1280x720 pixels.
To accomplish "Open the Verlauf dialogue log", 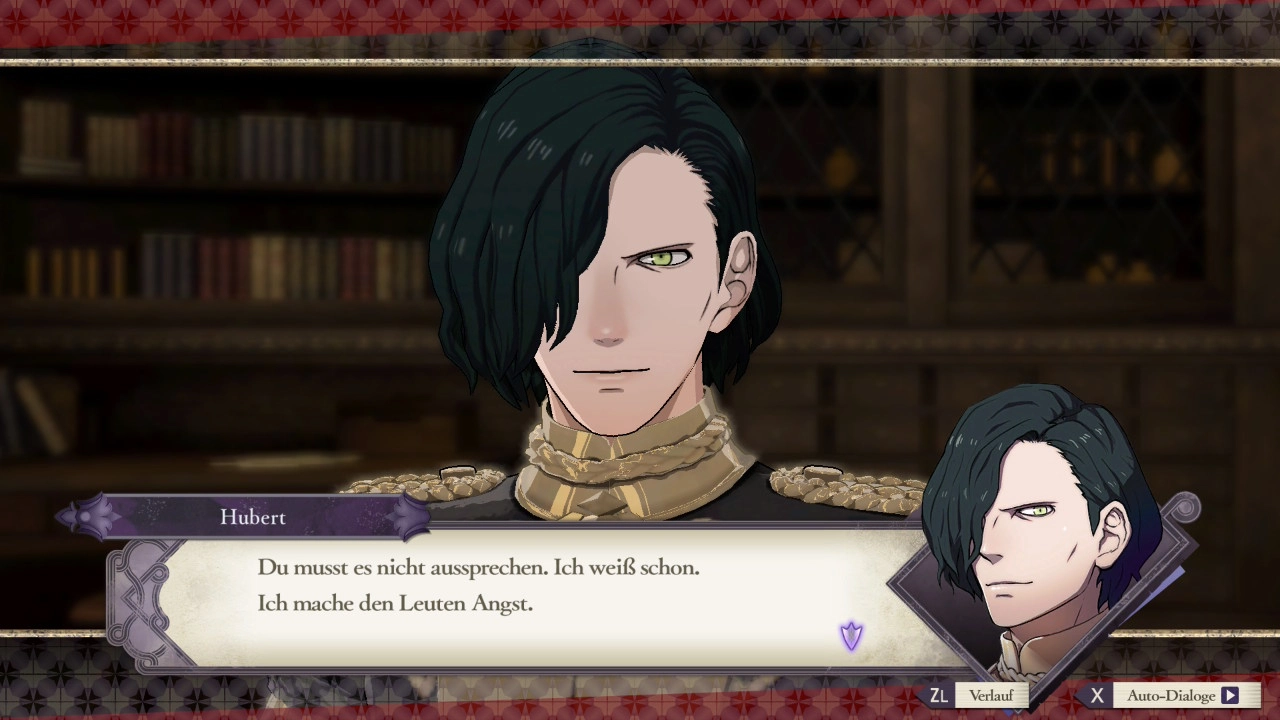I will tap(989, 695).
